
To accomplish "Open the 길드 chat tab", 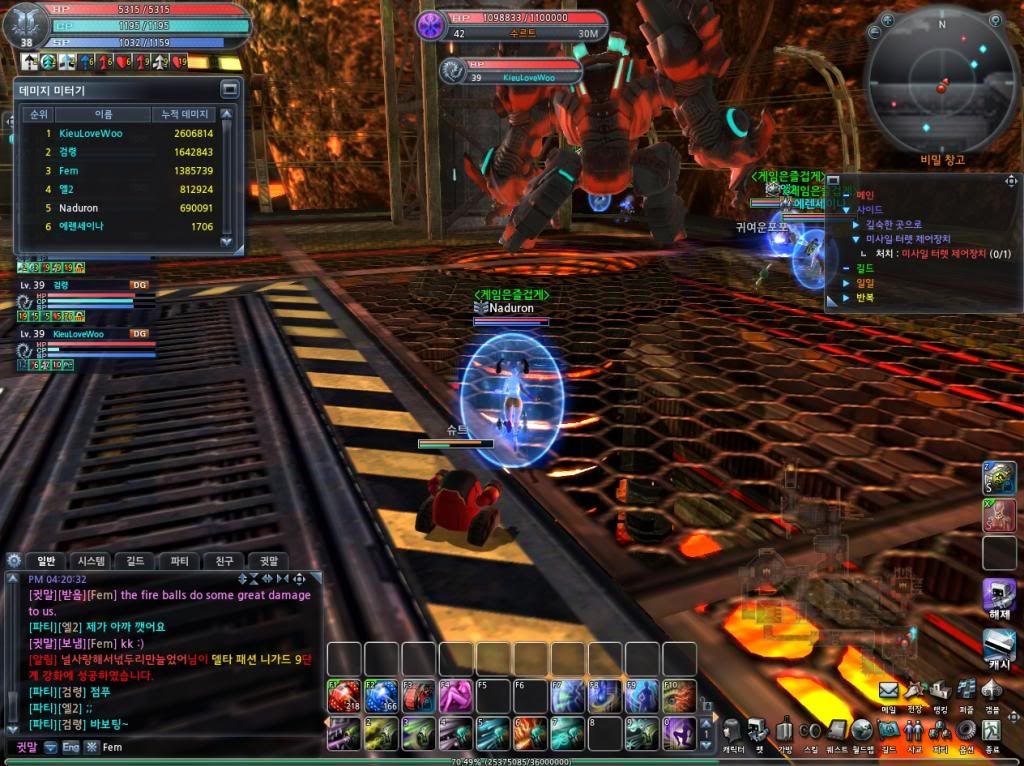I will tap(135, 561).
